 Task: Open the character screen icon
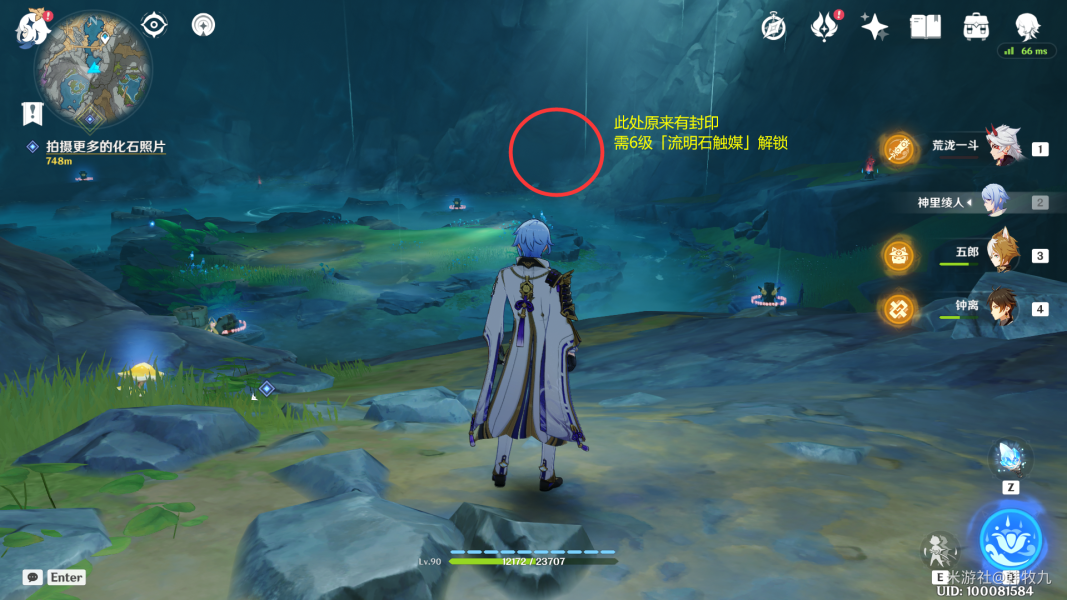click(x=1027, y=27)
